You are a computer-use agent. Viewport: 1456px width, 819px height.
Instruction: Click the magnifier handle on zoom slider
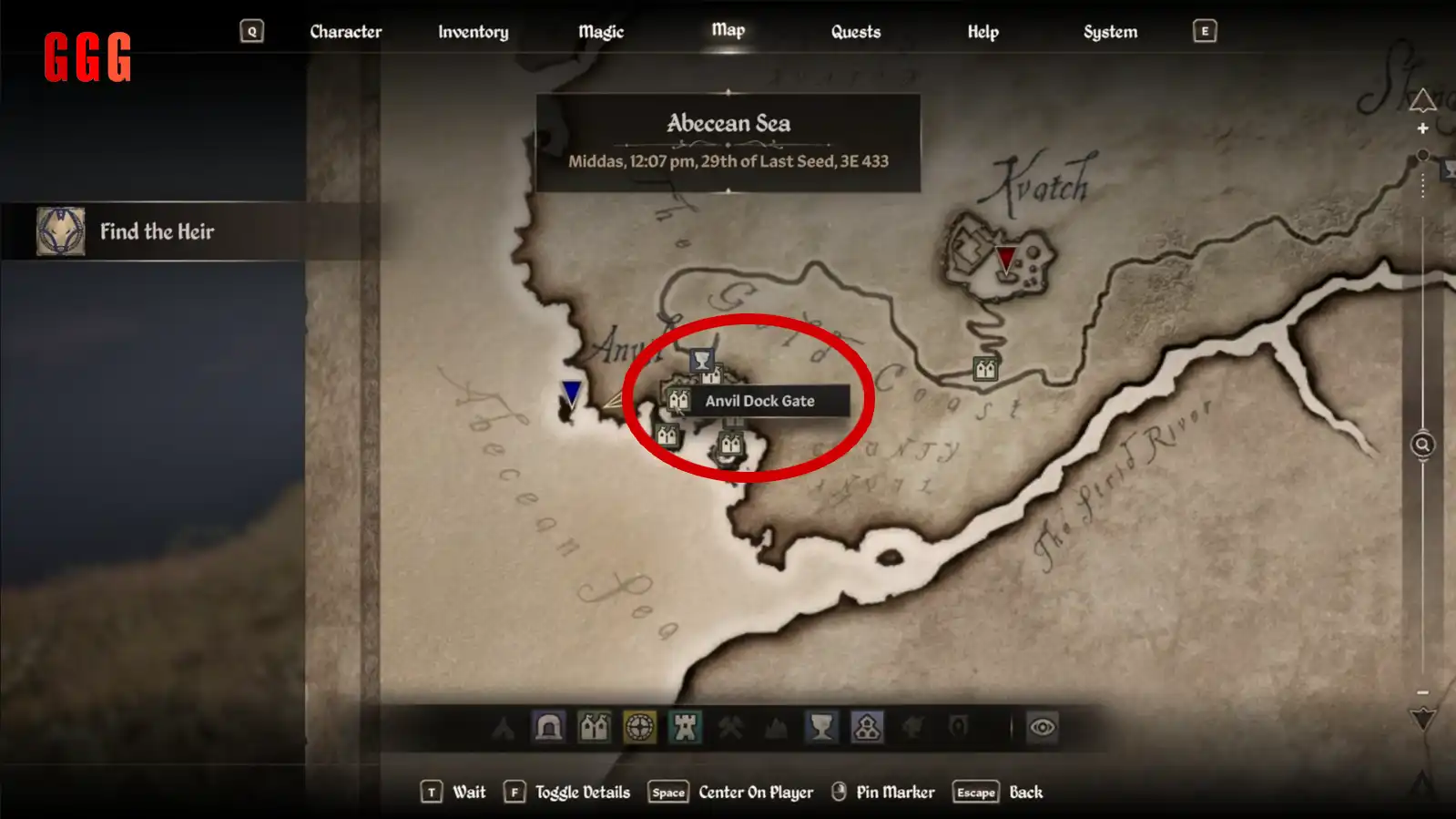(x=1422, y=445)
